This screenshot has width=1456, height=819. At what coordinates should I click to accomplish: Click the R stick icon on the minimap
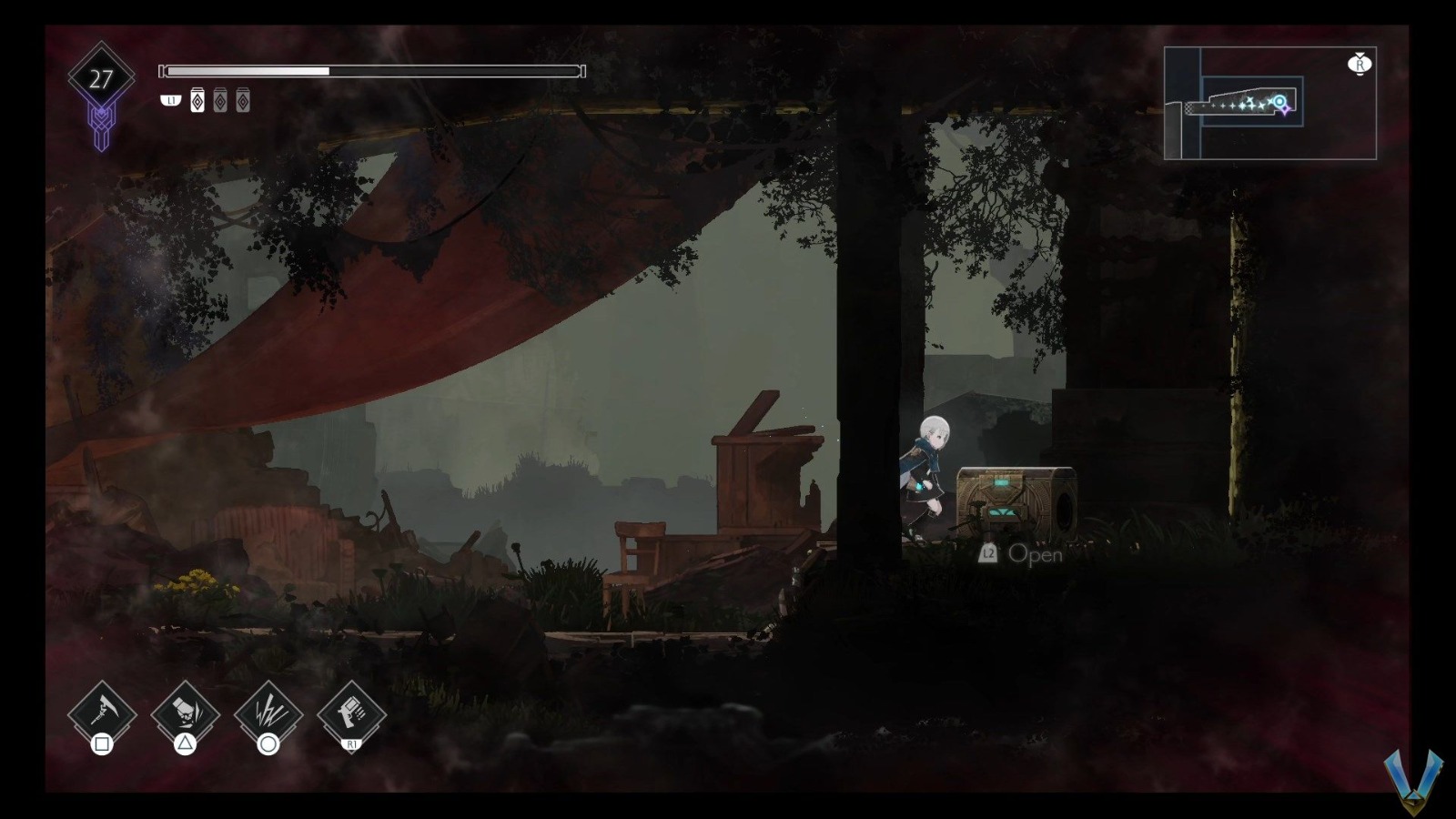(x=1361, y=64)
